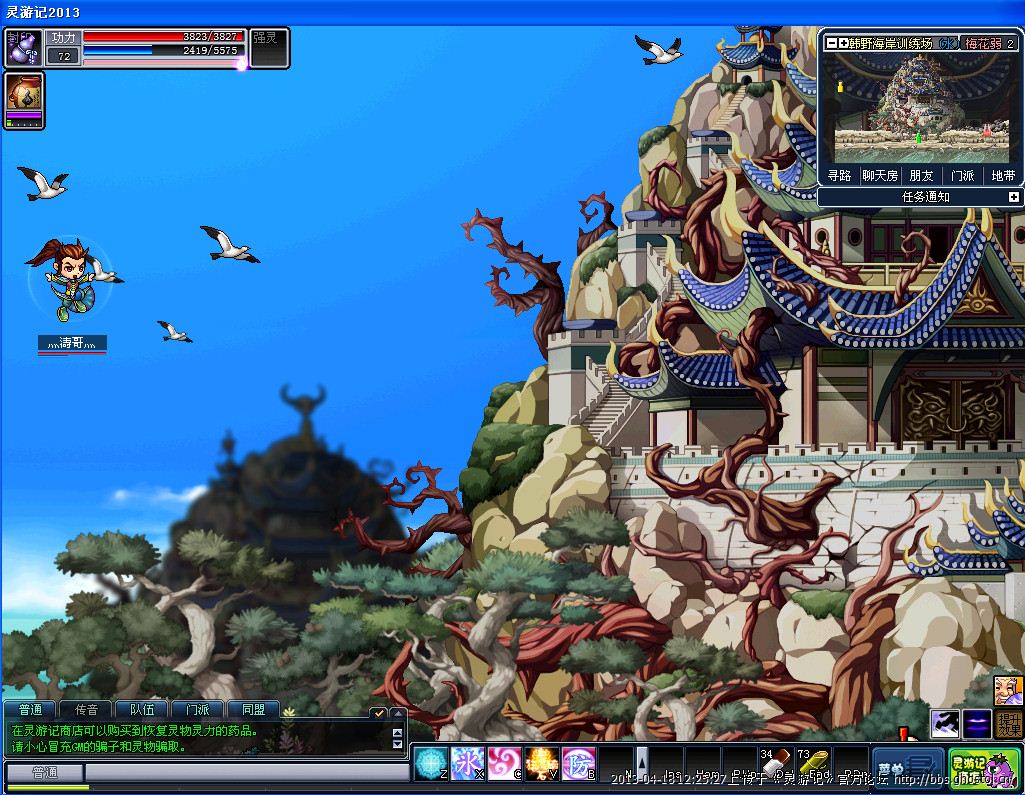1025x795 pixels.
Task: Open the 聊天房 chat room
Action: pyautogui.click(x=880, y=175)
